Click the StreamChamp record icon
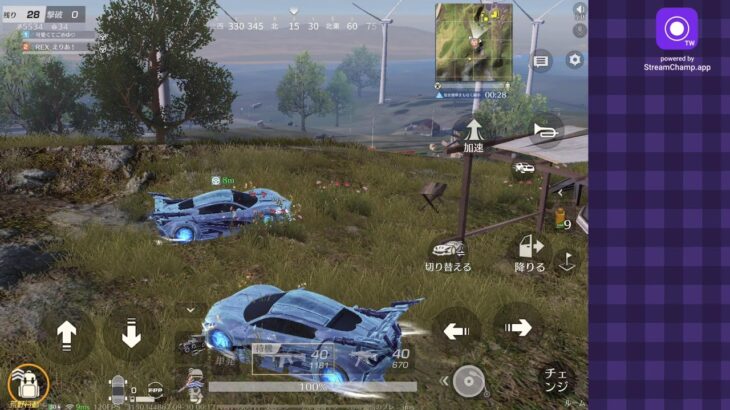 click(x=676, y=28)
